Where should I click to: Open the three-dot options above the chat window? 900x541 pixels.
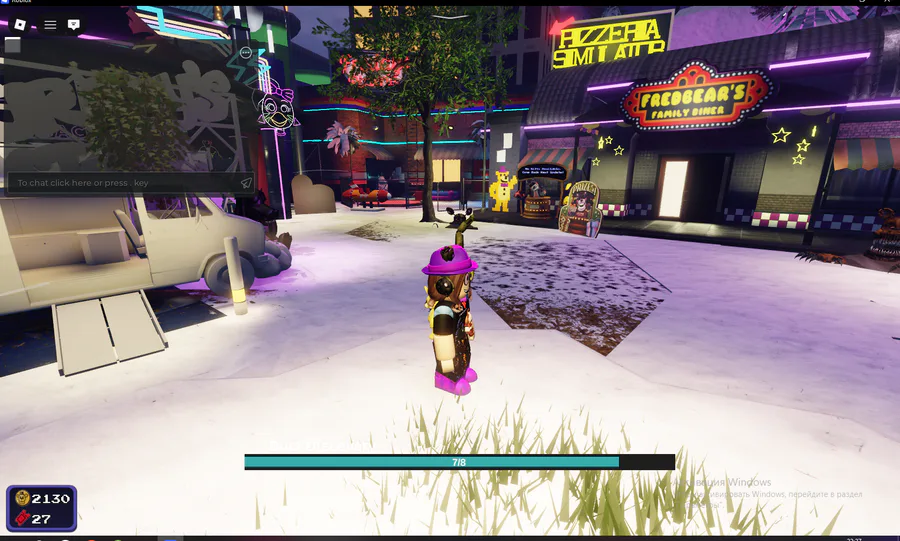tap(246, 53)
